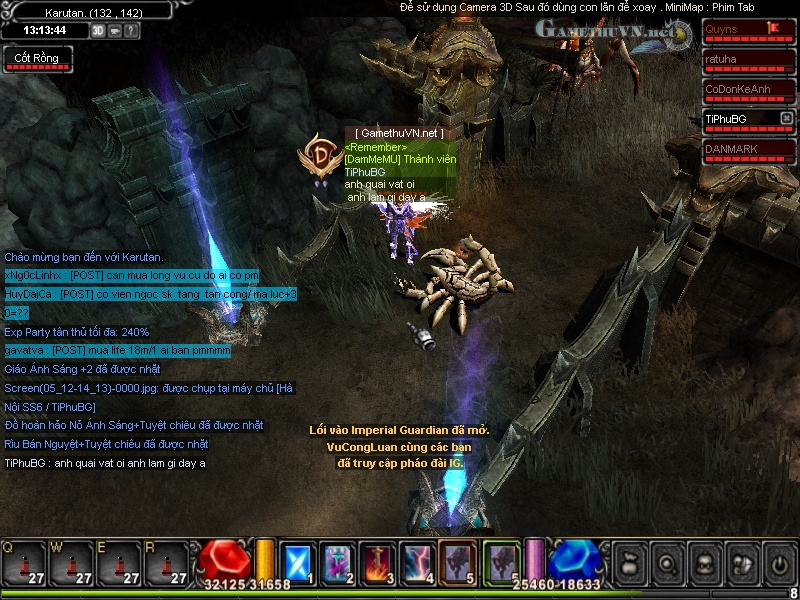Click the magnifier button on the bottom menu
This screenshot has height=600, width=800.
coord(667,564)
